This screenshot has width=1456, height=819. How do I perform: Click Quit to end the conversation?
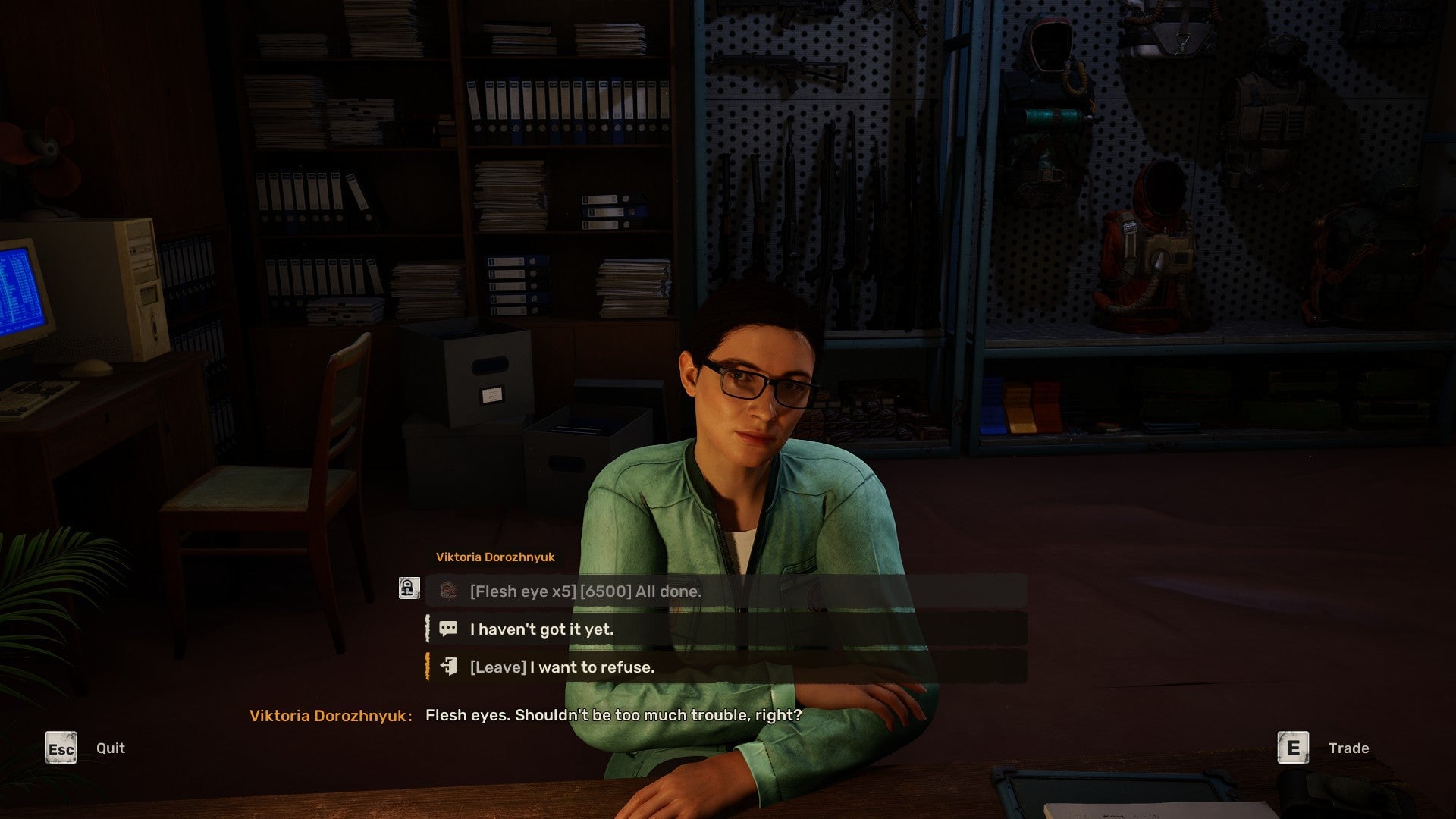click(111, 748)
